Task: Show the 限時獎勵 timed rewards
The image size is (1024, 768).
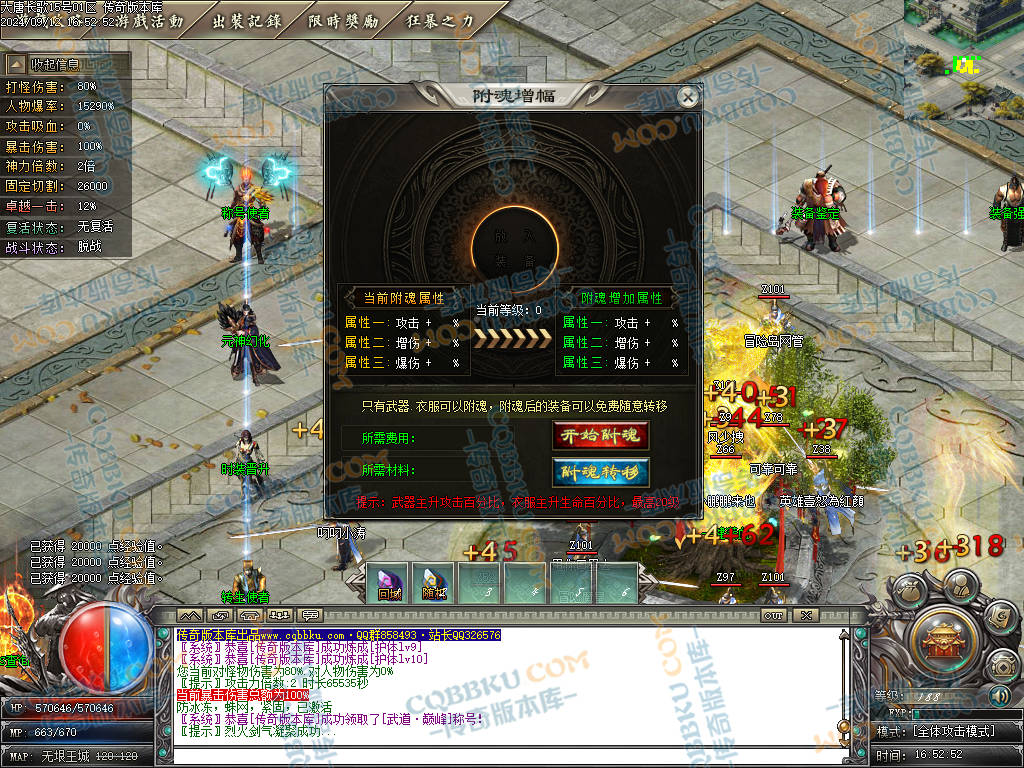Action: tap(344, 20)
